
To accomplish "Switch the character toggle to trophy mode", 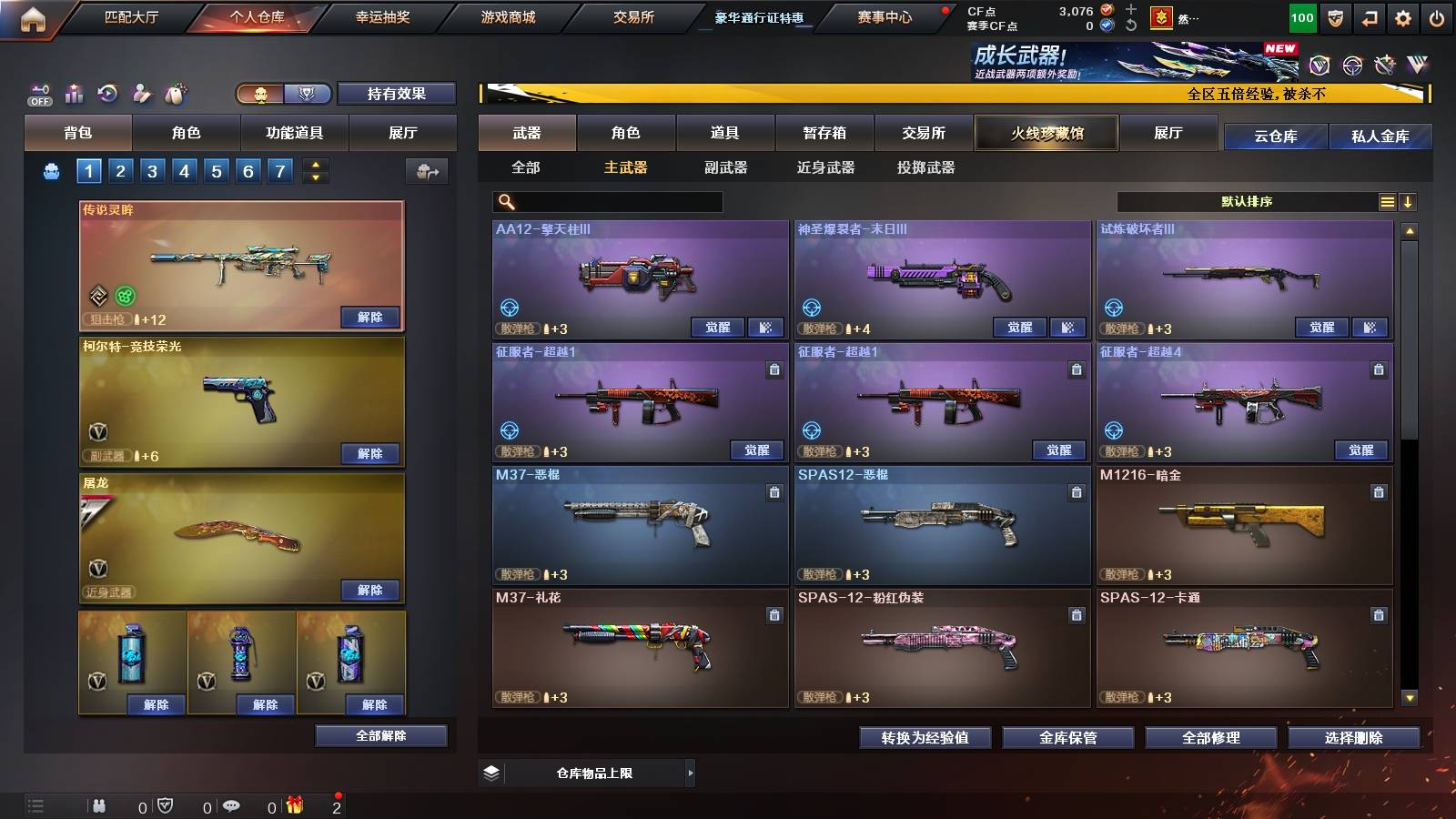I will pos(308,93).
